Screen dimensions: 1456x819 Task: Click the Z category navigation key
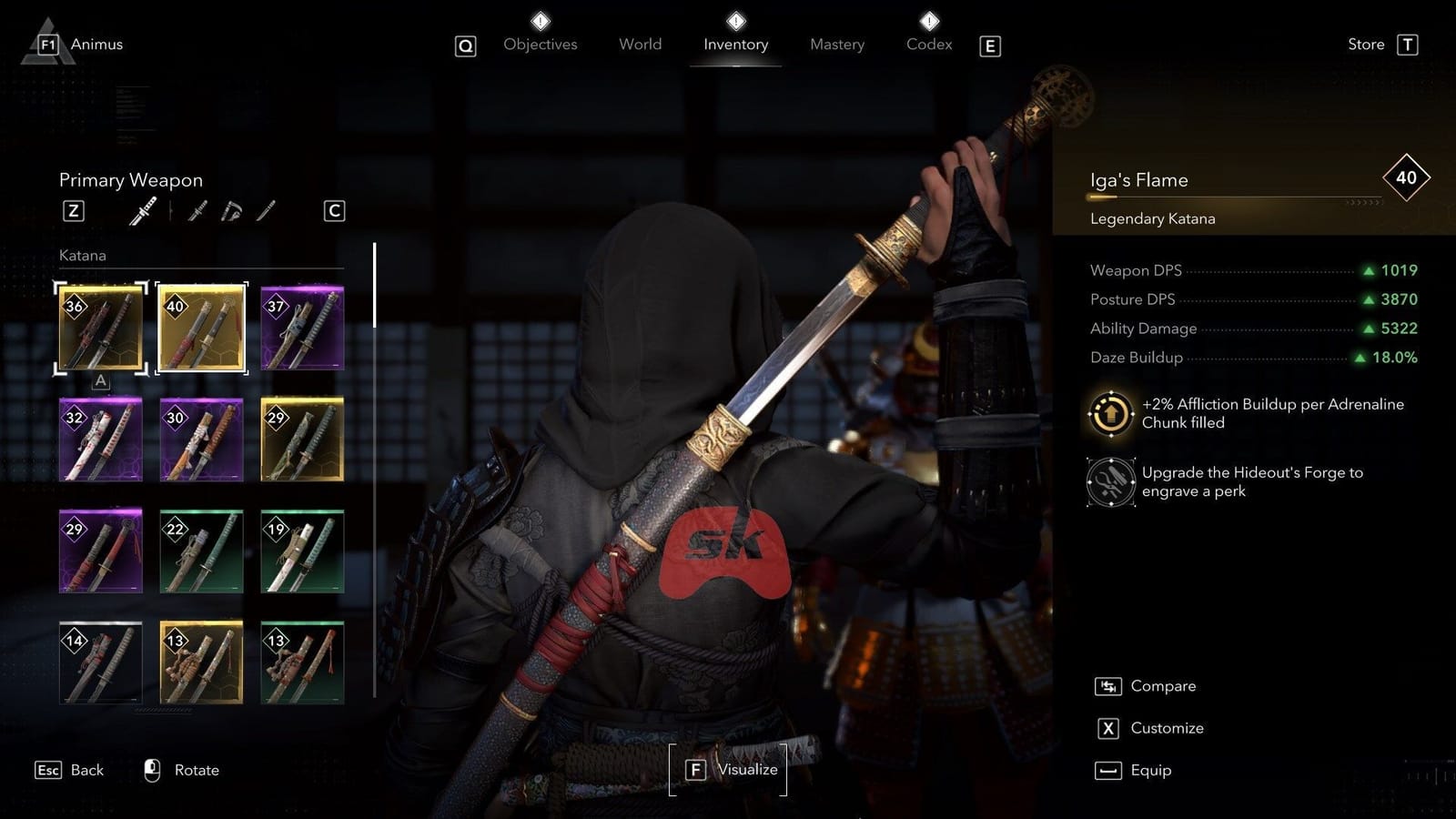click(x=74, y=210)
